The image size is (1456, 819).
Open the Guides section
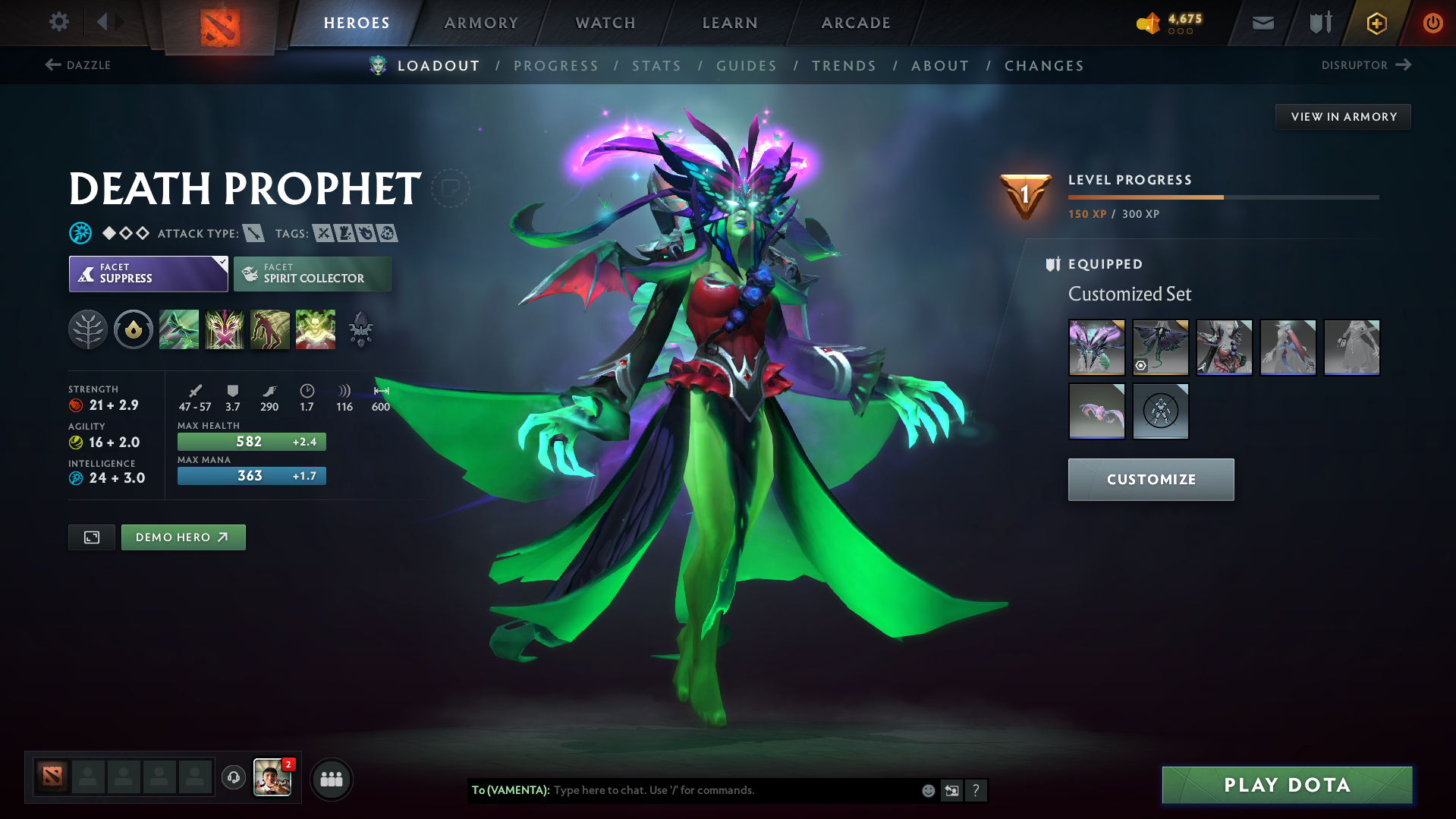746,66
